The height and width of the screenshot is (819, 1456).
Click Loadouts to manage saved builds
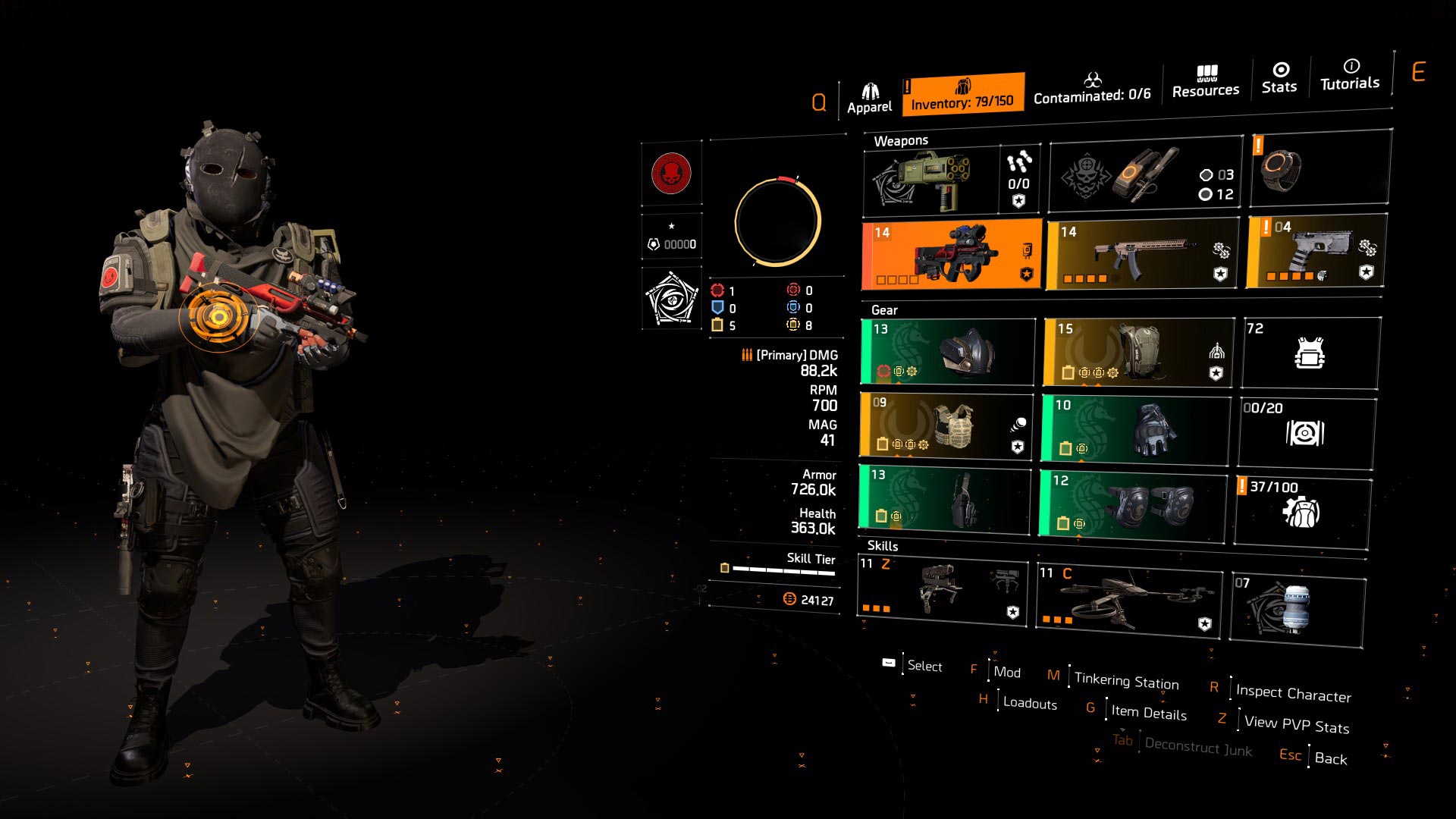(1029, 704)
